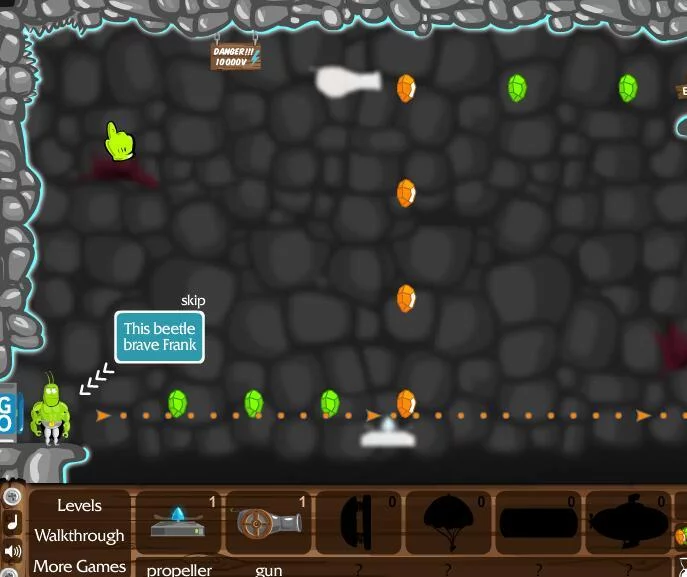Open the Levels menu

pos(79,505)
